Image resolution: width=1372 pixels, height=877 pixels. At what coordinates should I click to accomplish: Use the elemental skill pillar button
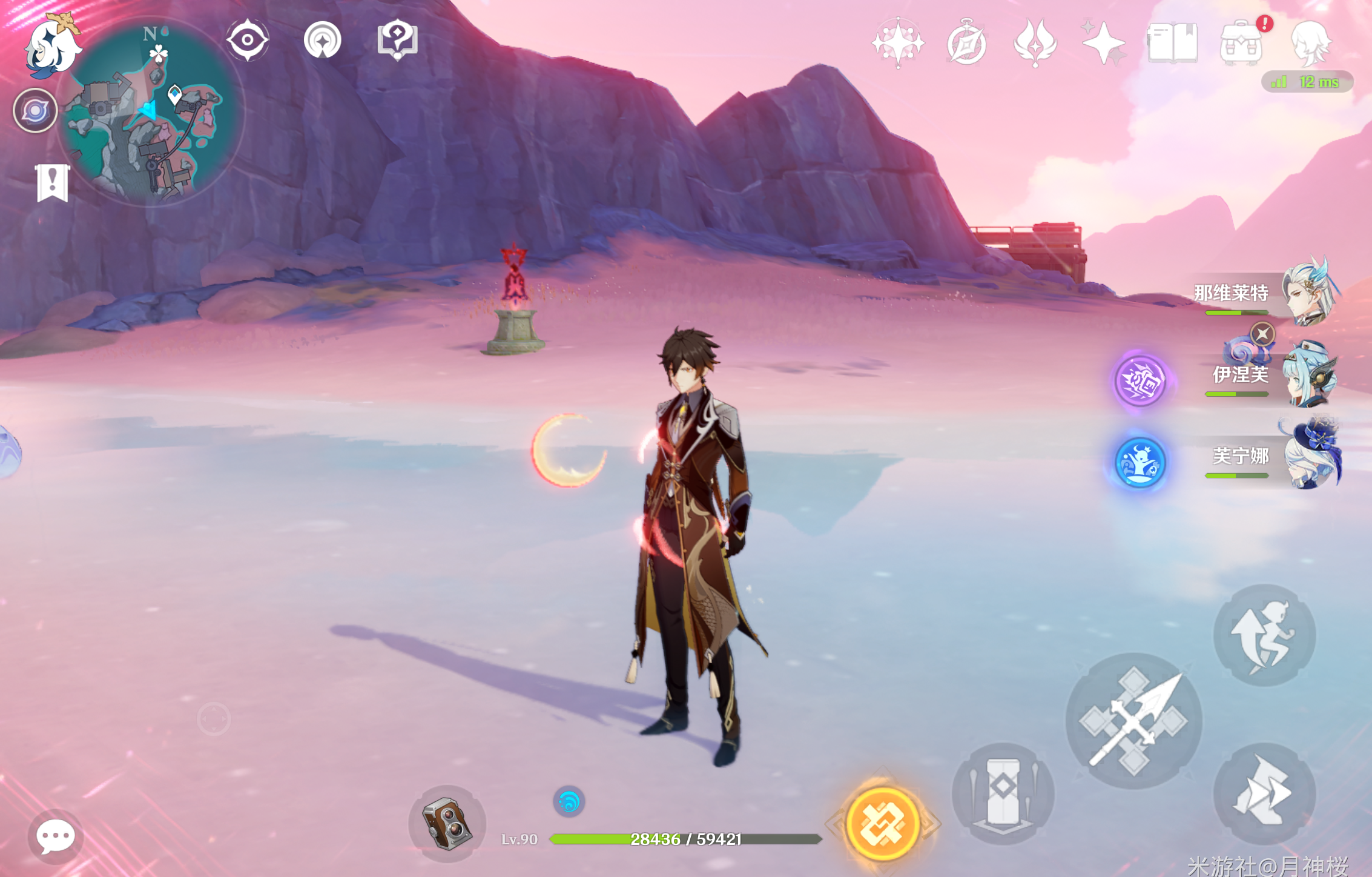(x=1003, y=793)
